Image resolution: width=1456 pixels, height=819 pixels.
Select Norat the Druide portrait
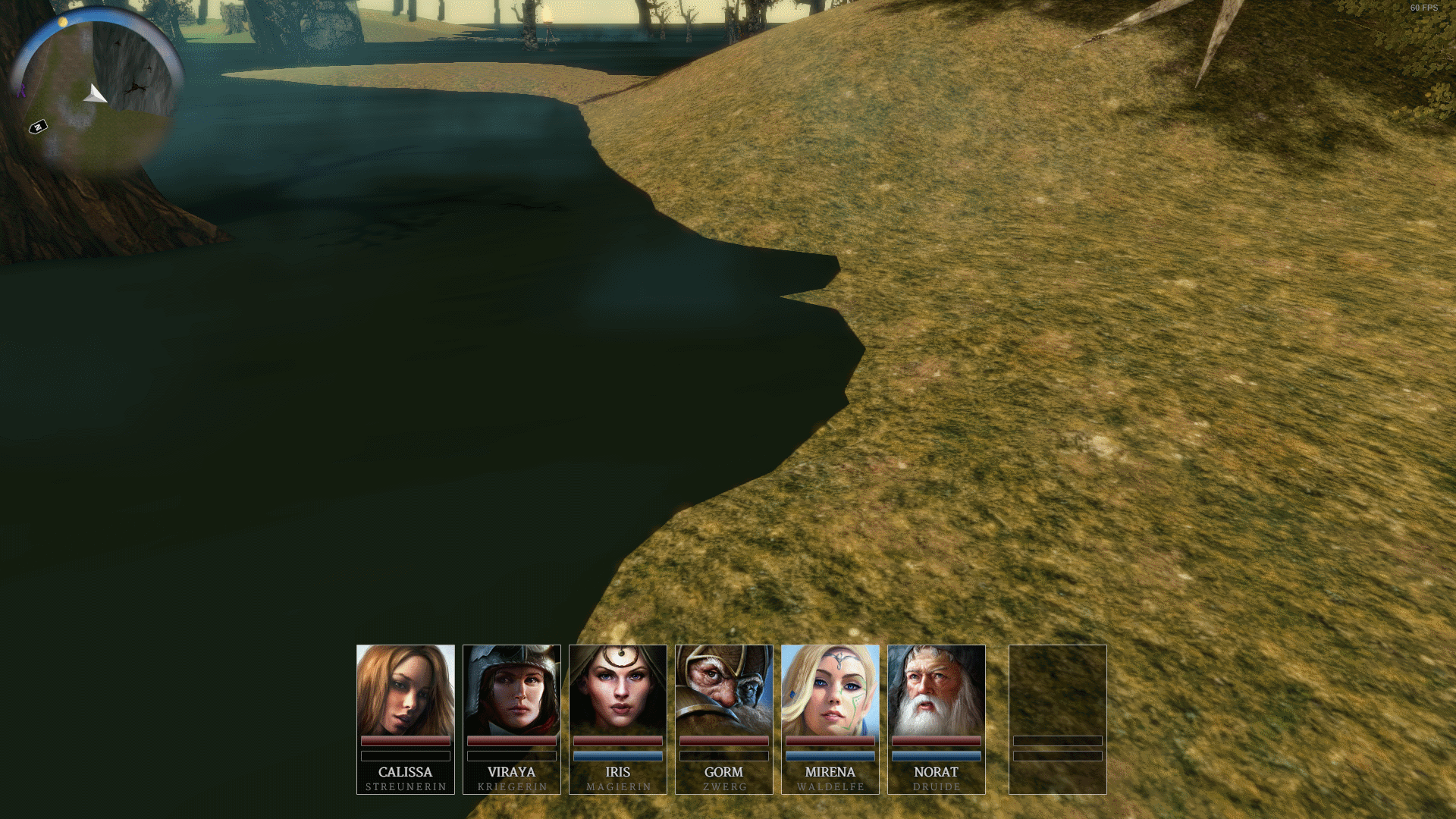(936, 690)
